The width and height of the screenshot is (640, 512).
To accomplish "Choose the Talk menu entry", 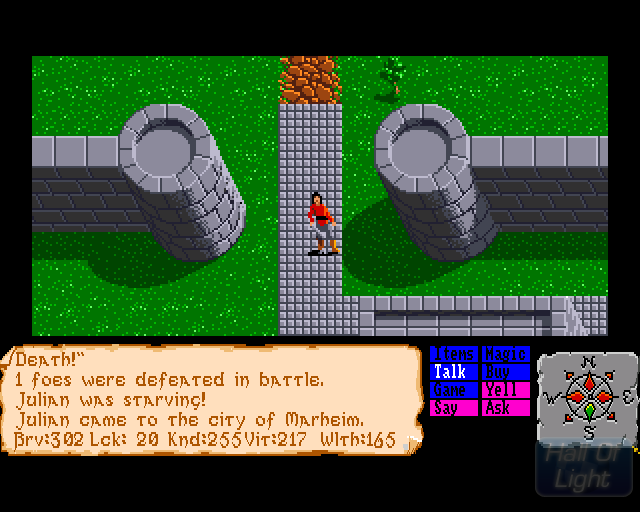I will [454, 372].
